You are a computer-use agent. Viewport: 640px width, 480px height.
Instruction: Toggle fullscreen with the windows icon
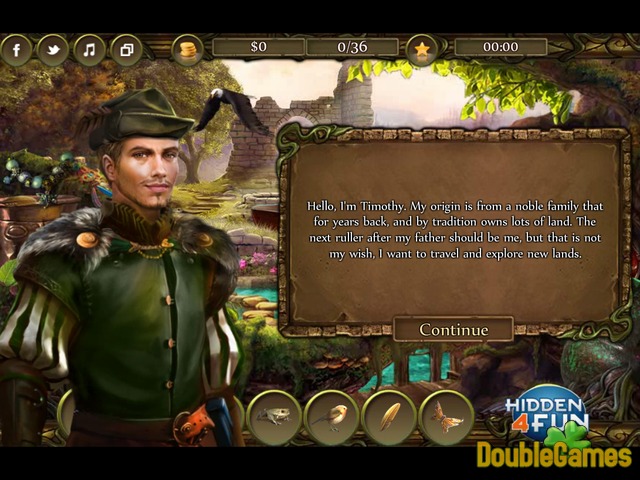(x=126, y=50)
